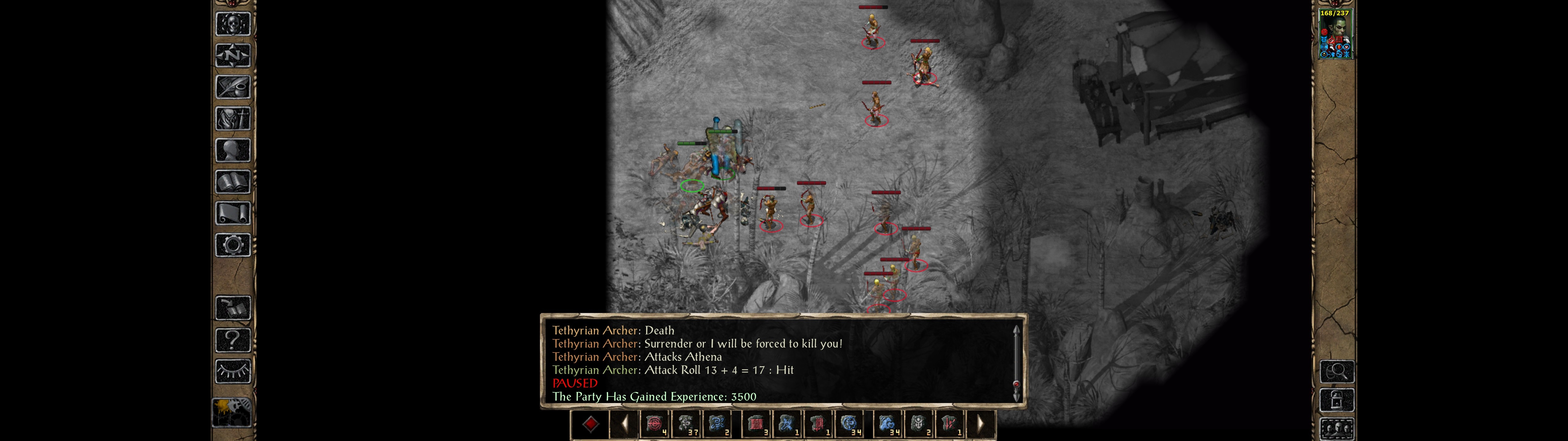This screenshot has height=441, width=1568.
Task: Select the grey serpent spell with 37 uses
Action: [687, 424]
